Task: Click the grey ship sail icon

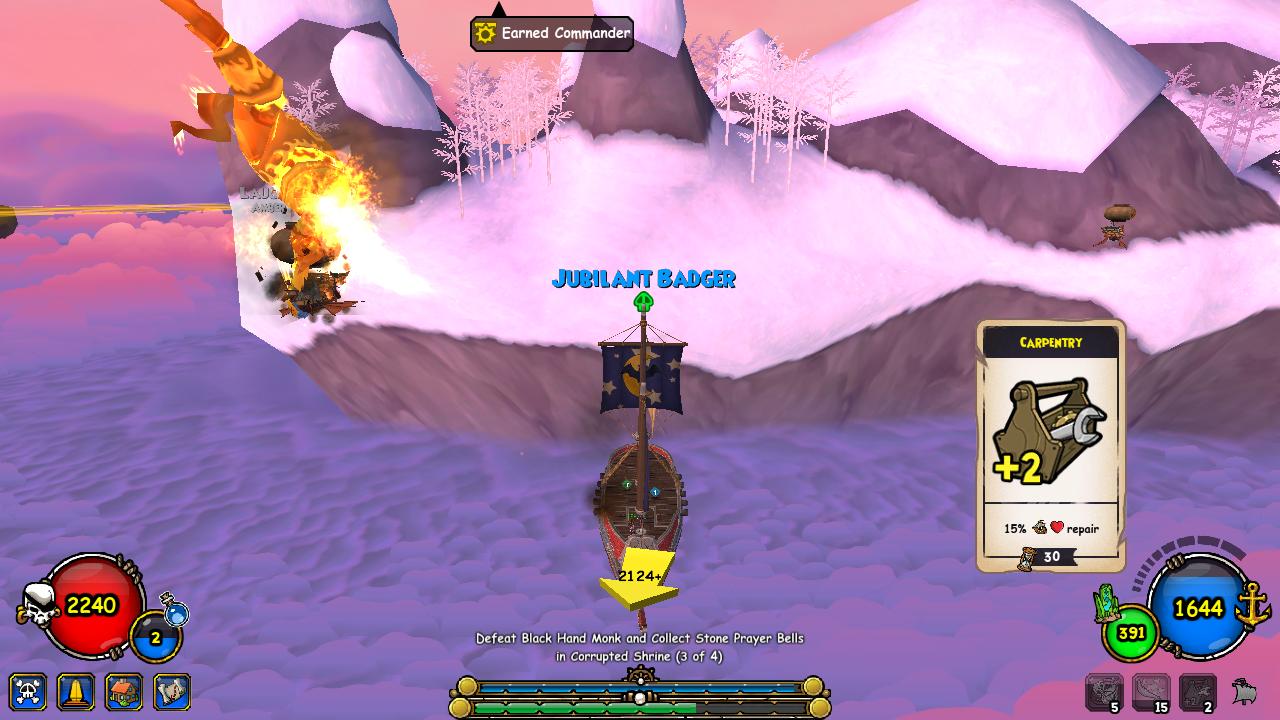Action: (1245, 691)
